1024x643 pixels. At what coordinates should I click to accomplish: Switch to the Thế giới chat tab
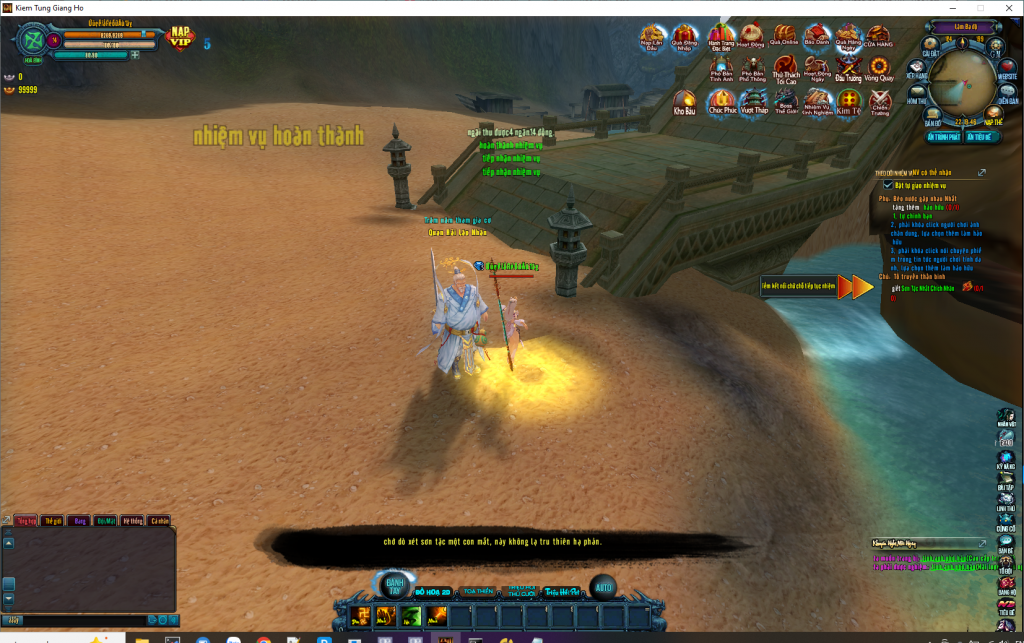point(53,521)
